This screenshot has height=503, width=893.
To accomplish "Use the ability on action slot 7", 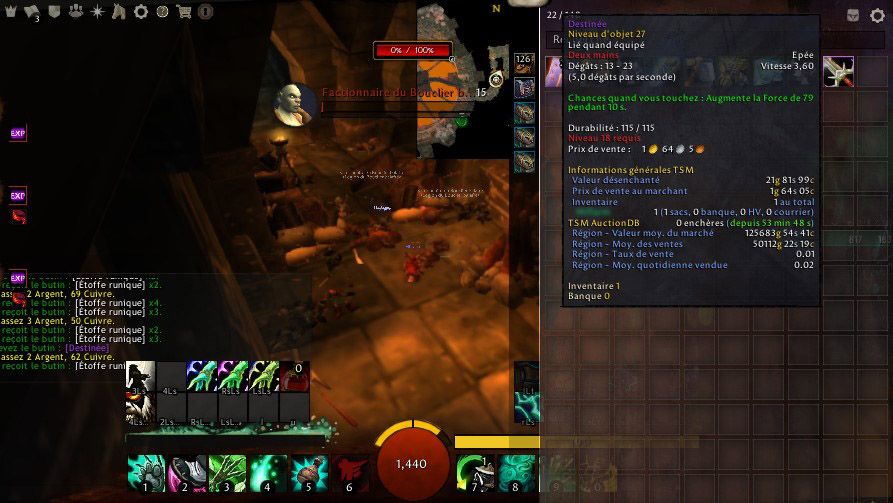I will point(474,473).
